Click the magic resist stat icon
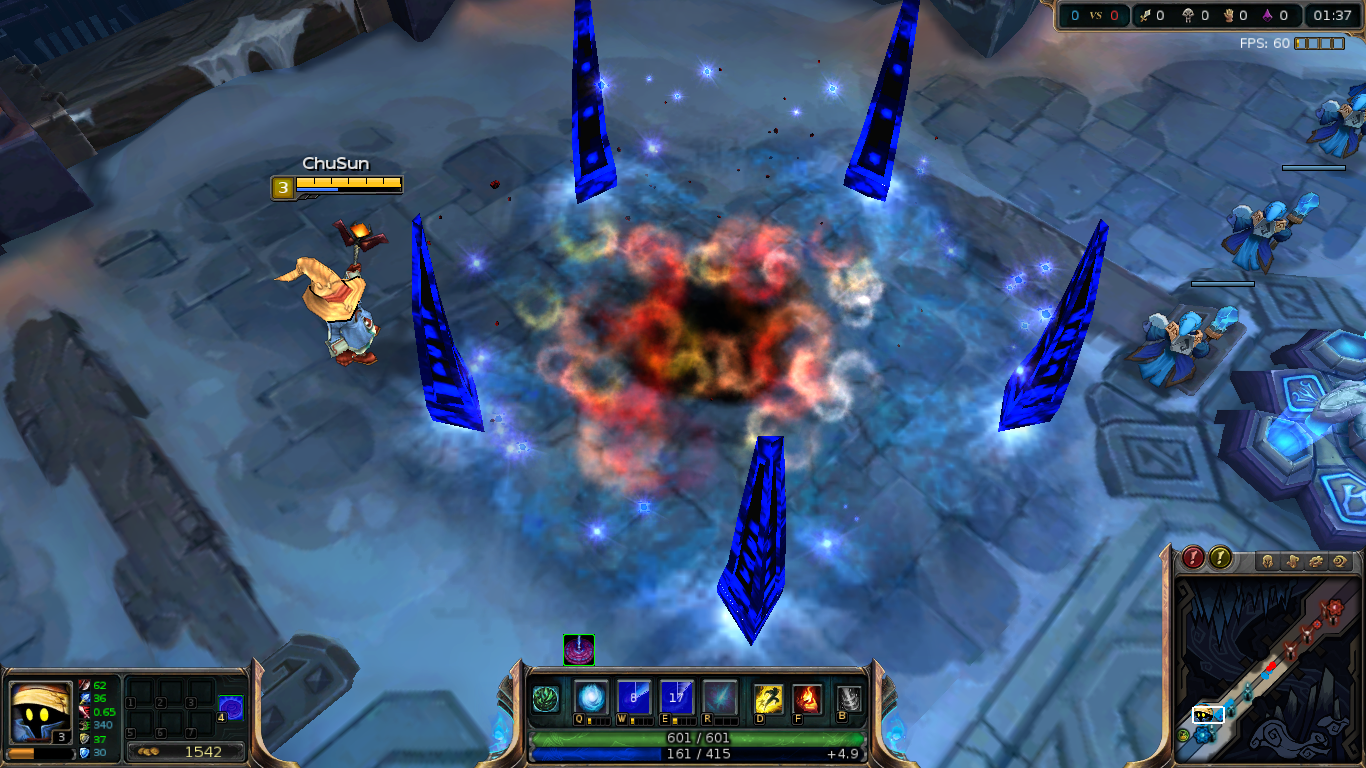This screenshot has width=1366, height=768. 84,753
